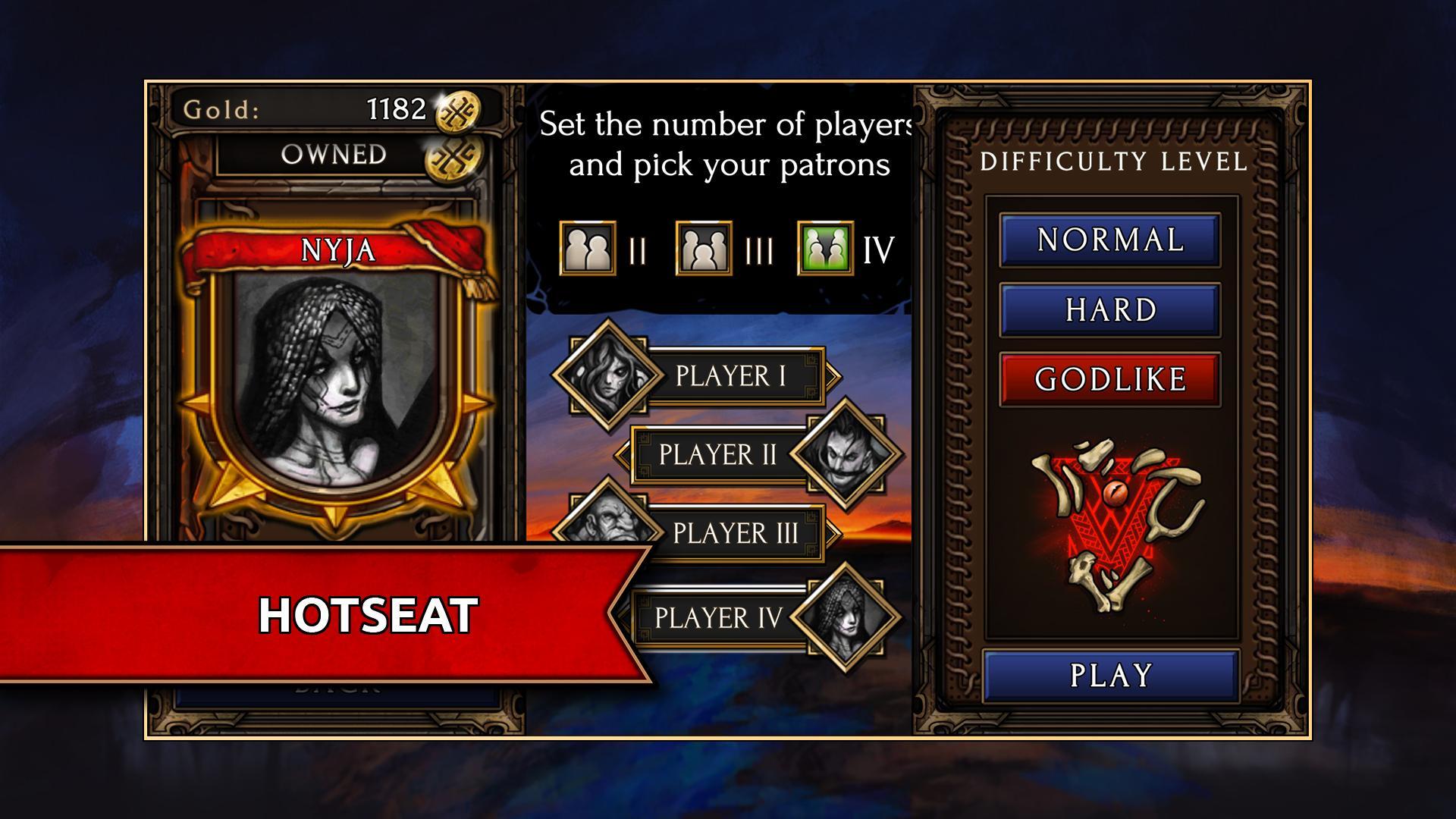Choose the Player IV patron slot
The width and height of the screenshot is (1456, 819).
[x=717, y=618]
